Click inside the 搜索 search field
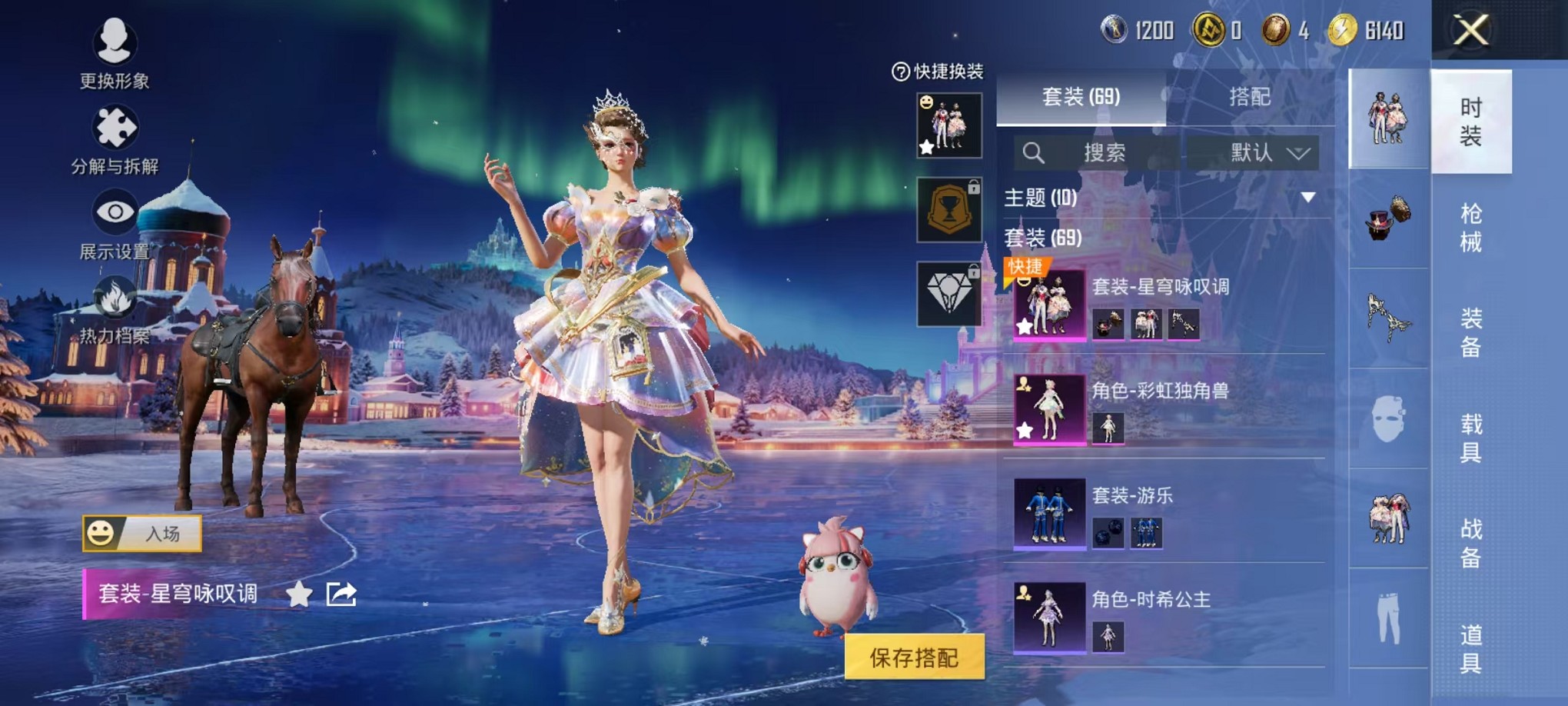This screenshot has width=1568, height=706. coord(1107,152)
